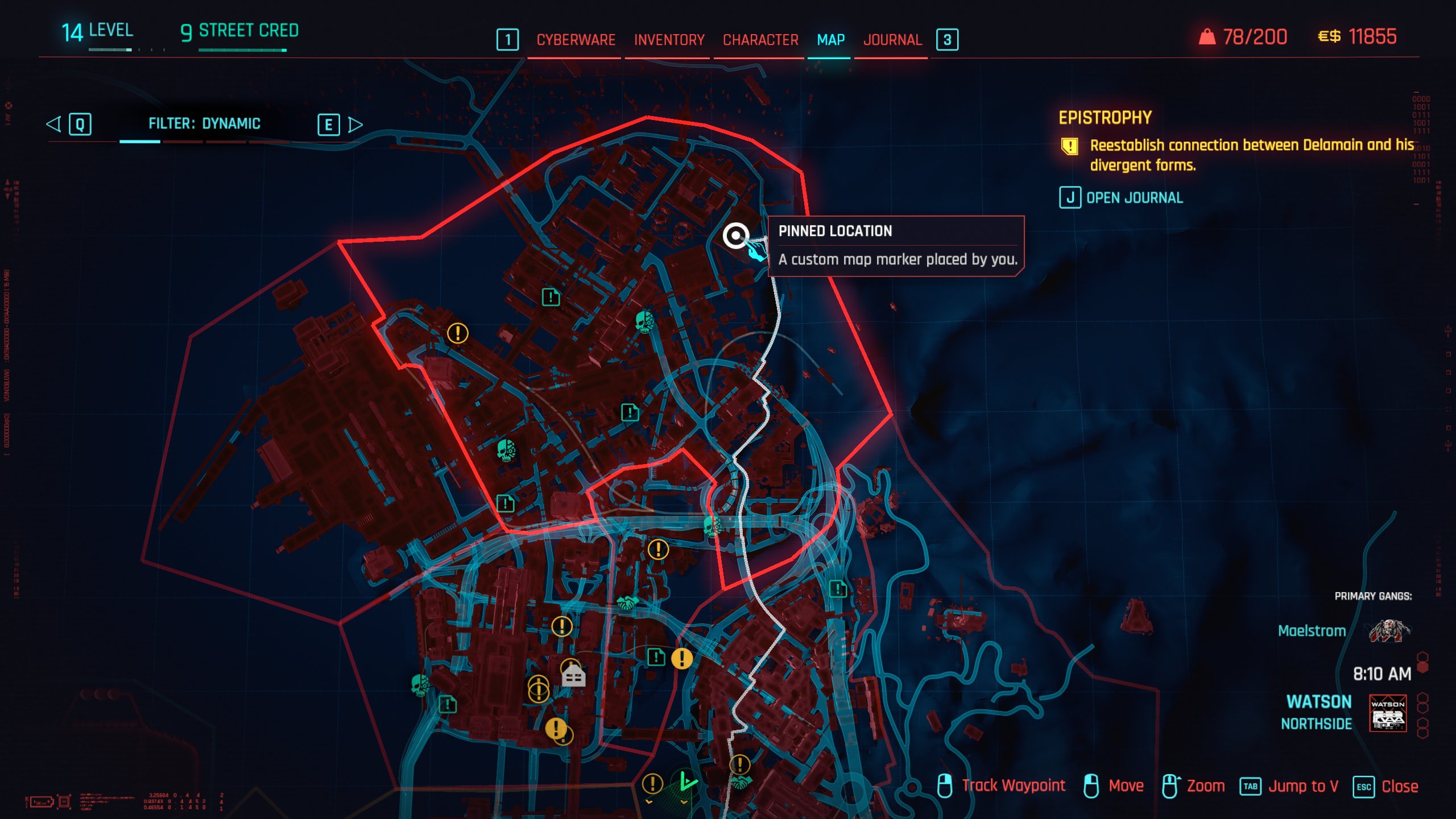Click Open Journal
The image size is (1456, 819).
coord(1135,198)
